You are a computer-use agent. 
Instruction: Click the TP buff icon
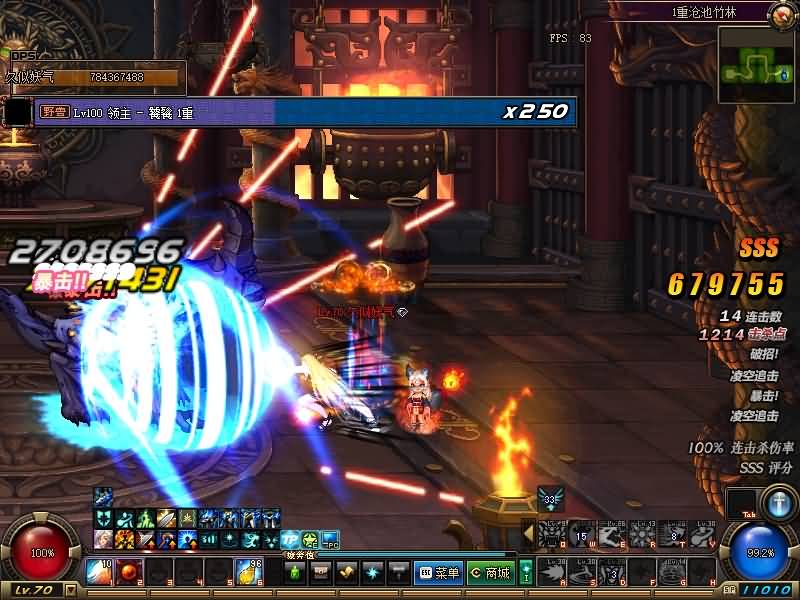(x=291, y=540)
